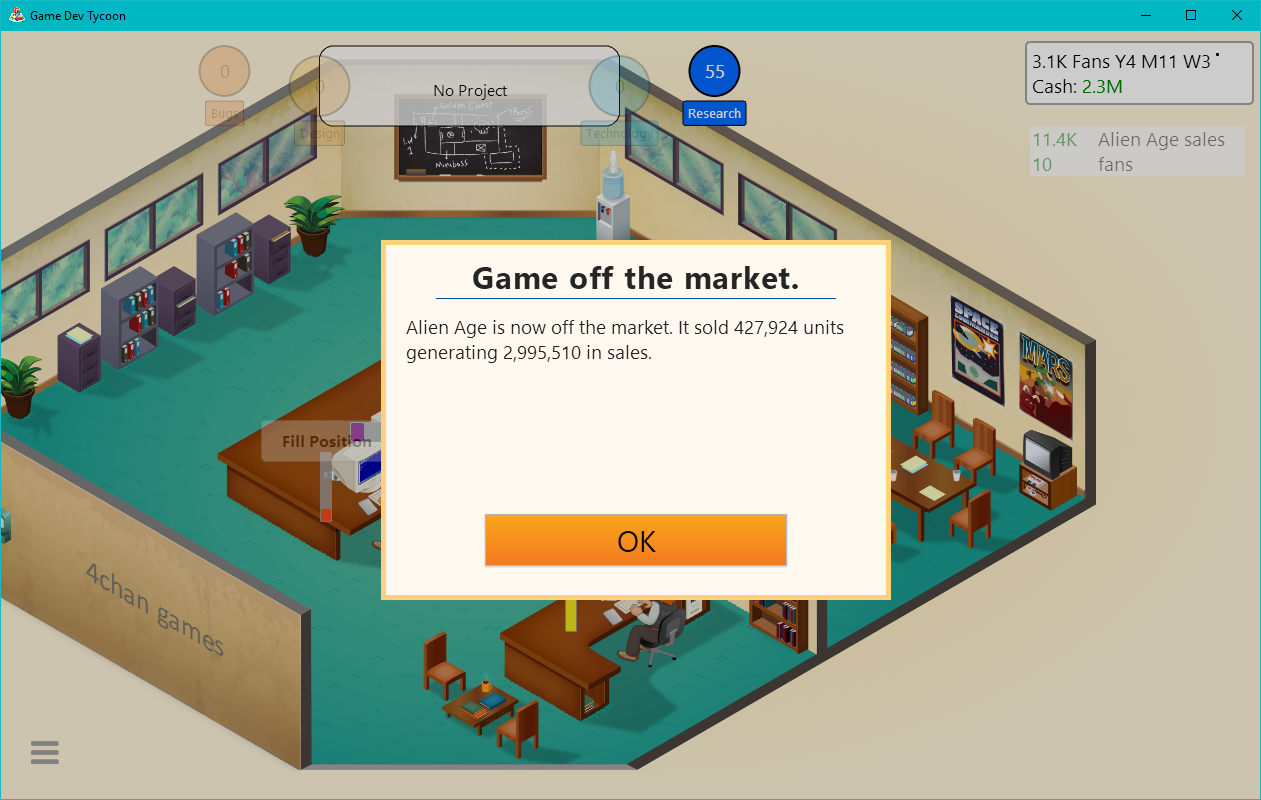Confirm the dialog with the OK button
The image size is (1261, 800).
click(636, 541)
